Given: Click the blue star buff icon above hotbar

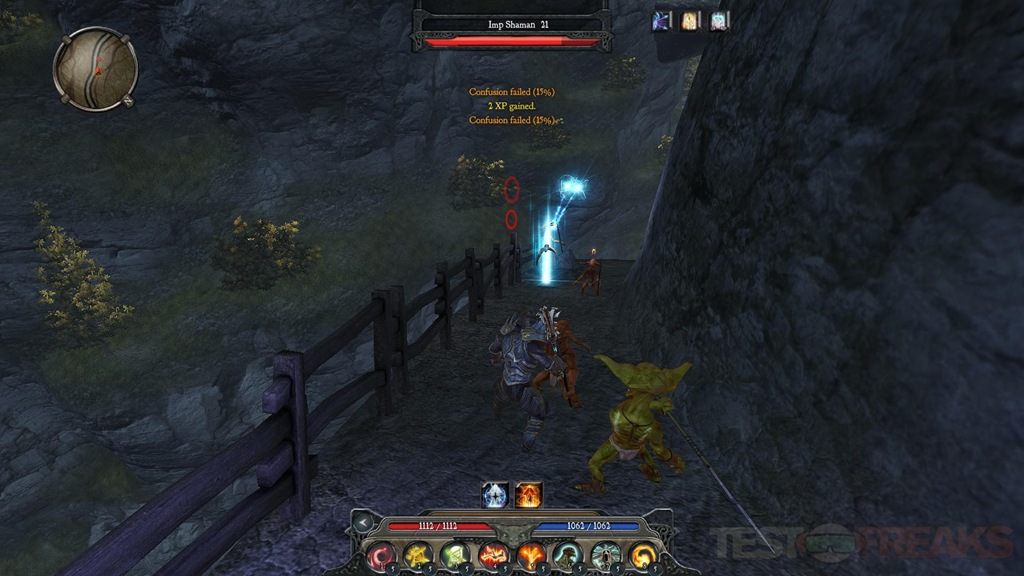Looking at the screenshot, I should tap(495, 494).
